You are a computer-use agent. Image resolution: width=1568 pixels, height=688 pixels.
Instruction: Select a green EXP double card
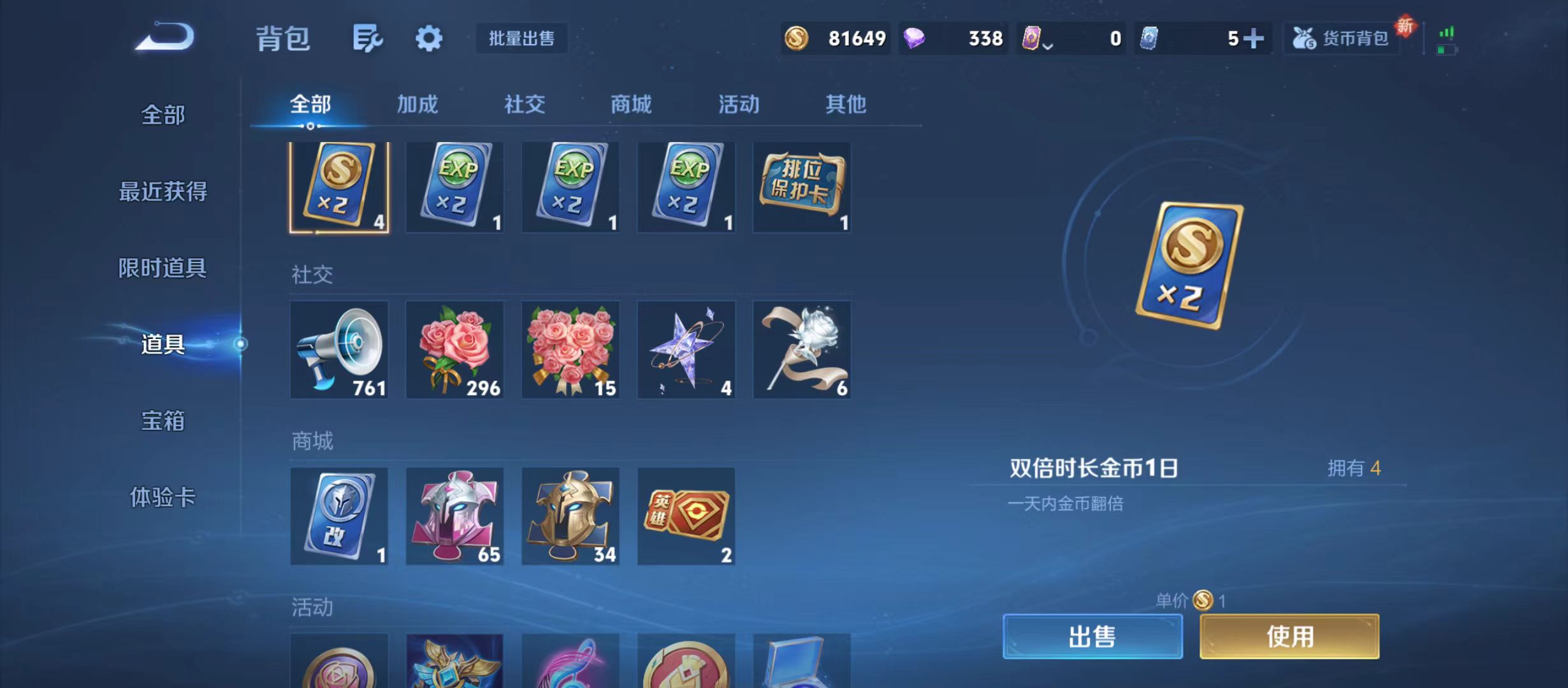[x=454, y=187]
